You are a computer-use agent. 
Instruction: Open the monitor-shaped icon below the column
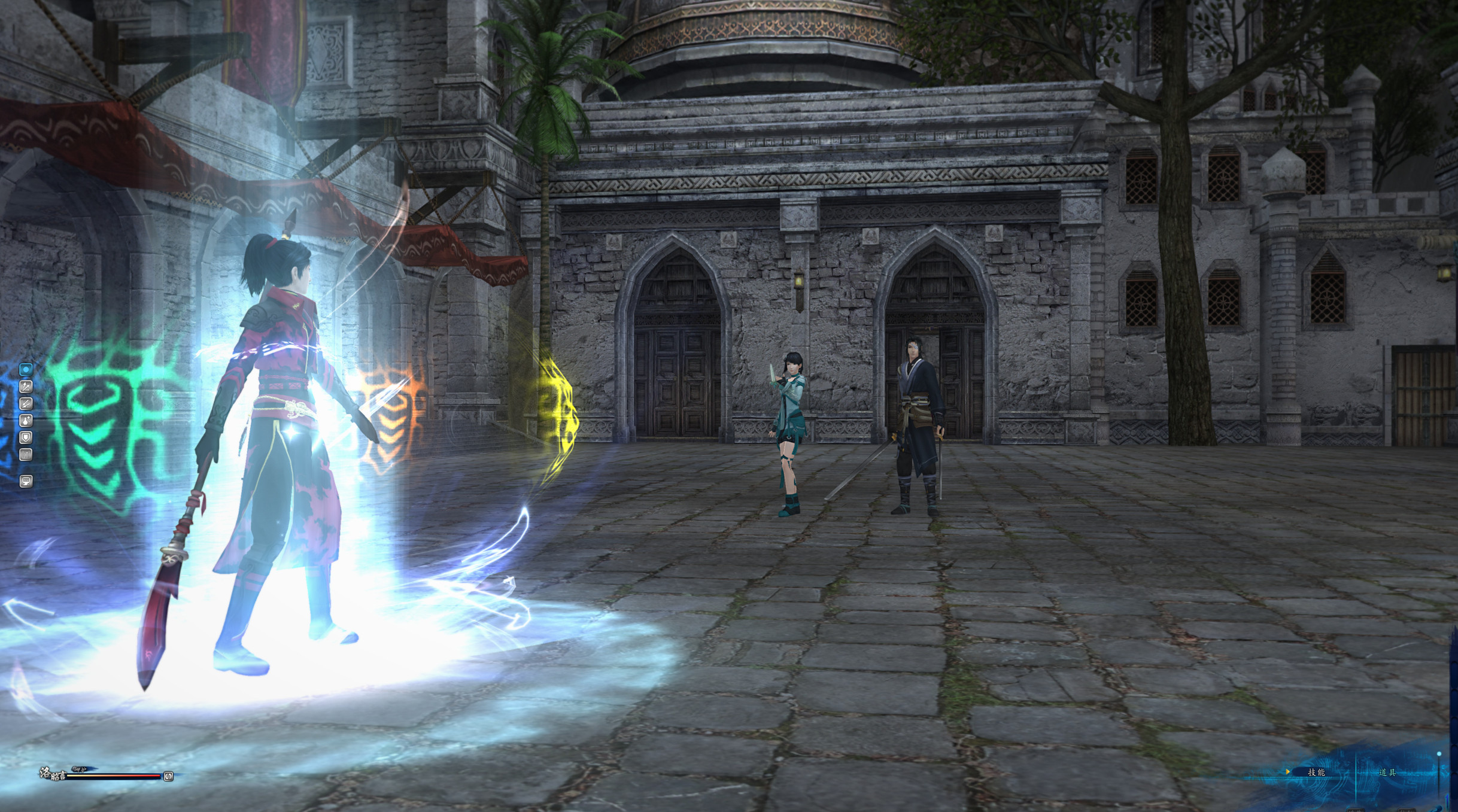click(x=26, y=480)
